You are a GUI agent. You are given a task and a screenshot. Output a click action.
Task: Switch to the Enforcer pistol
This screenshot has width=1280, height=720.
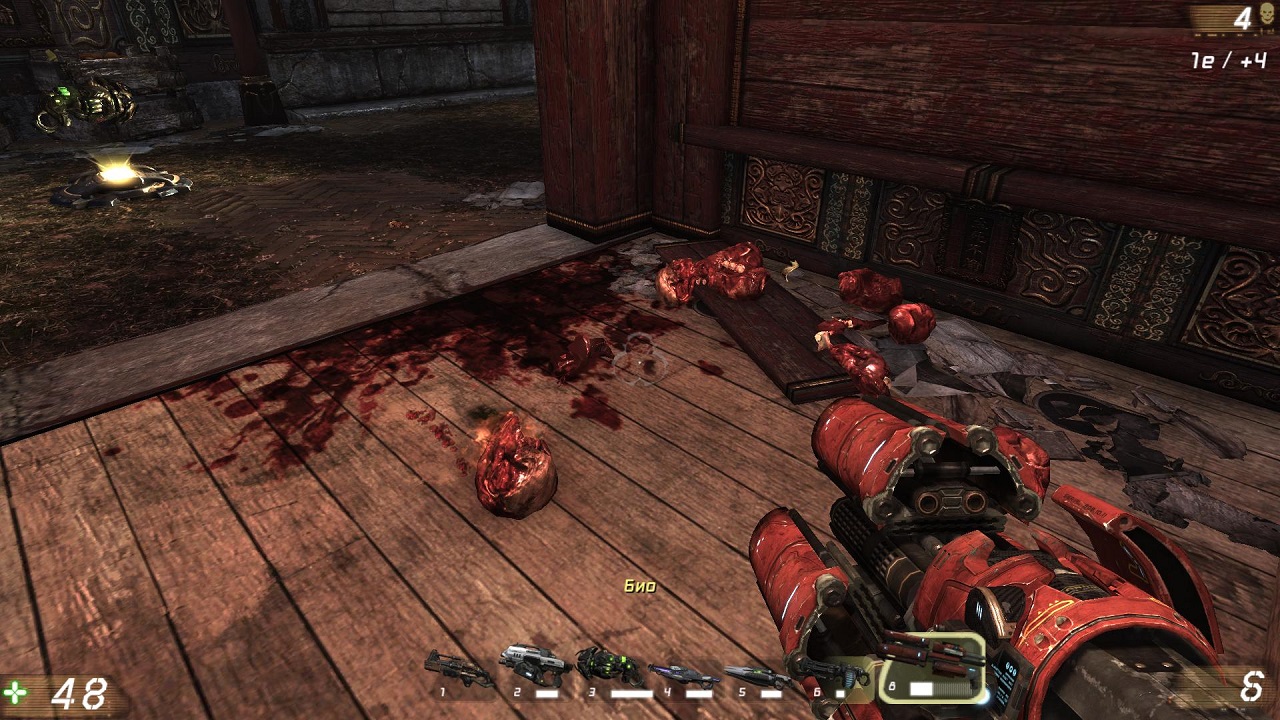click(535, 666)
